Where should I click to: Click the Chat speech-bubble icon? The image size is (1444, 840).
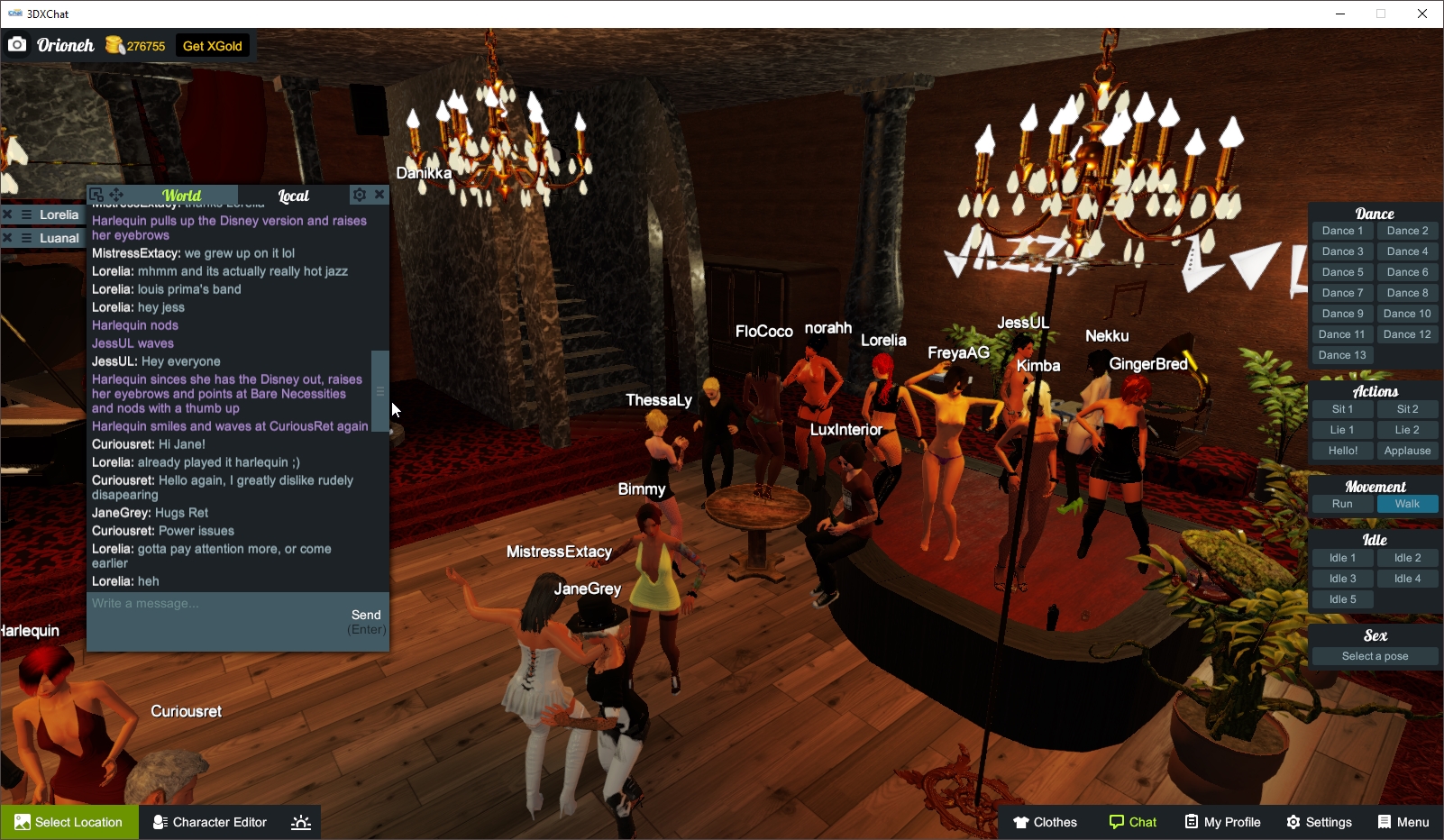coord(1118,822)
